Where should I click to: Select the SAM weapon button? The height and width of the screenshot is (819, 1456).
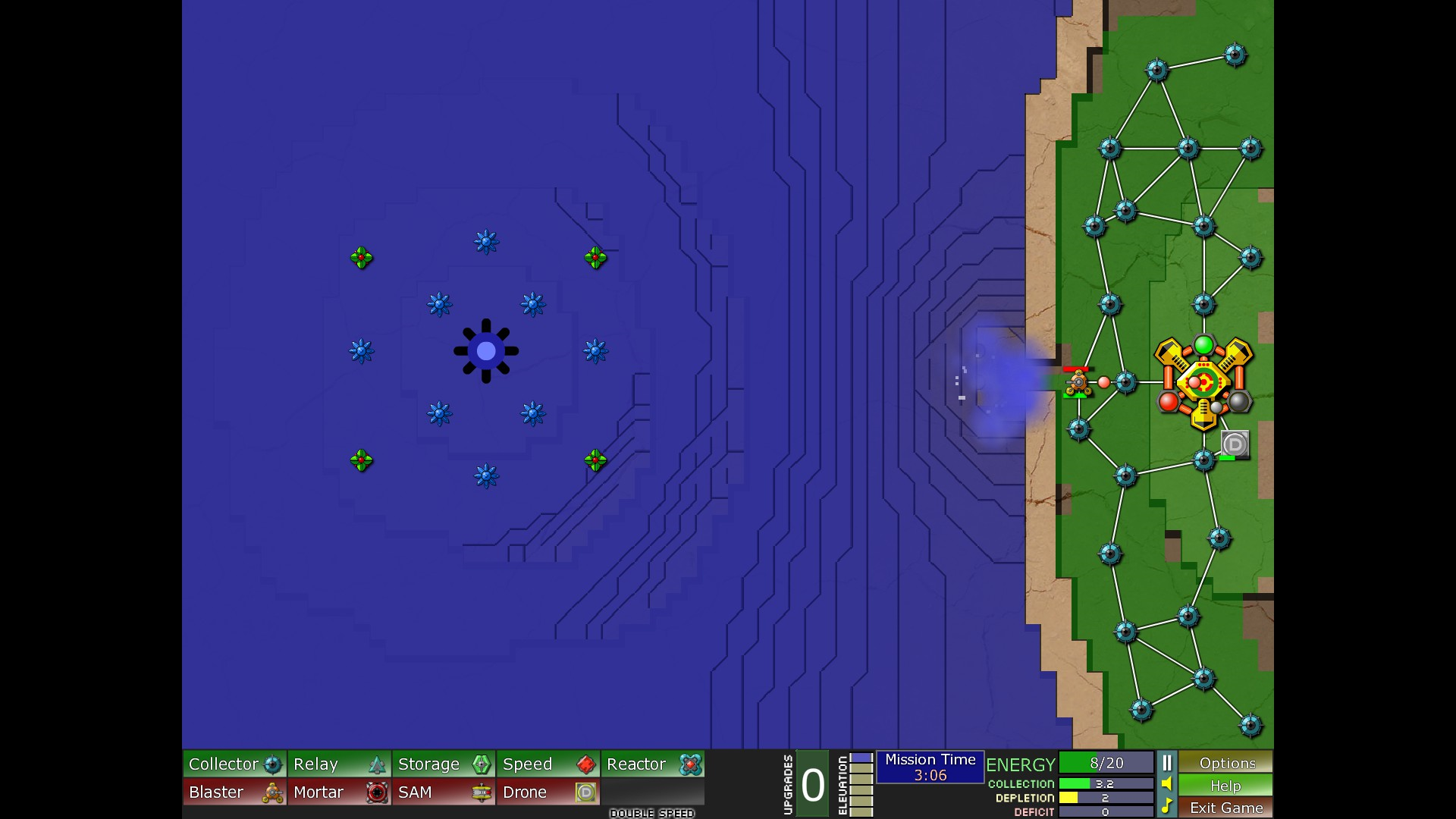(444, 792)
